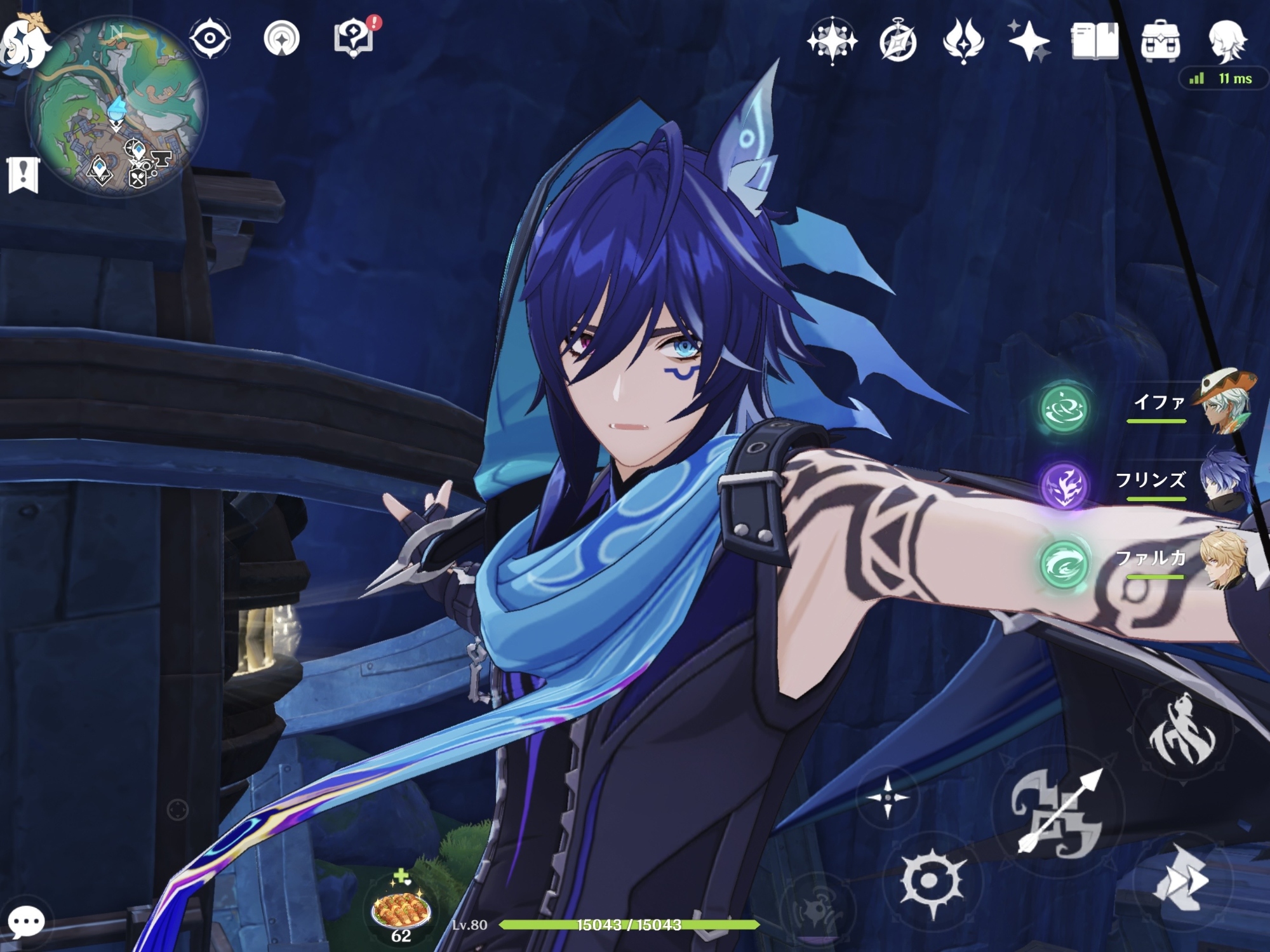Open the battle pass winged icon

tap(963, 41)
